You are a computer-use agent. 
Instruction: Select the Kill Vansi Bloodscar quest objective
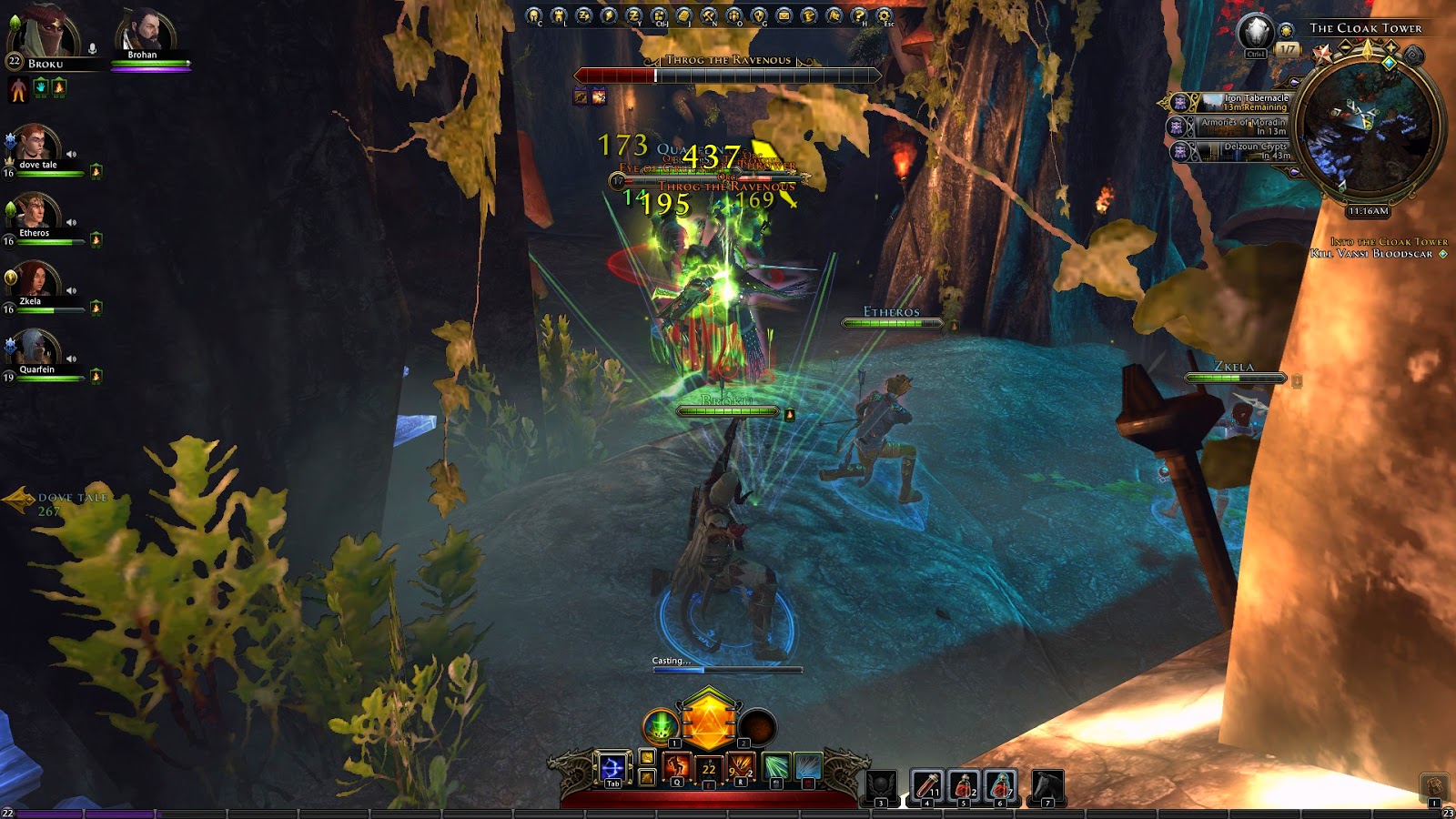pos(1372,254)
